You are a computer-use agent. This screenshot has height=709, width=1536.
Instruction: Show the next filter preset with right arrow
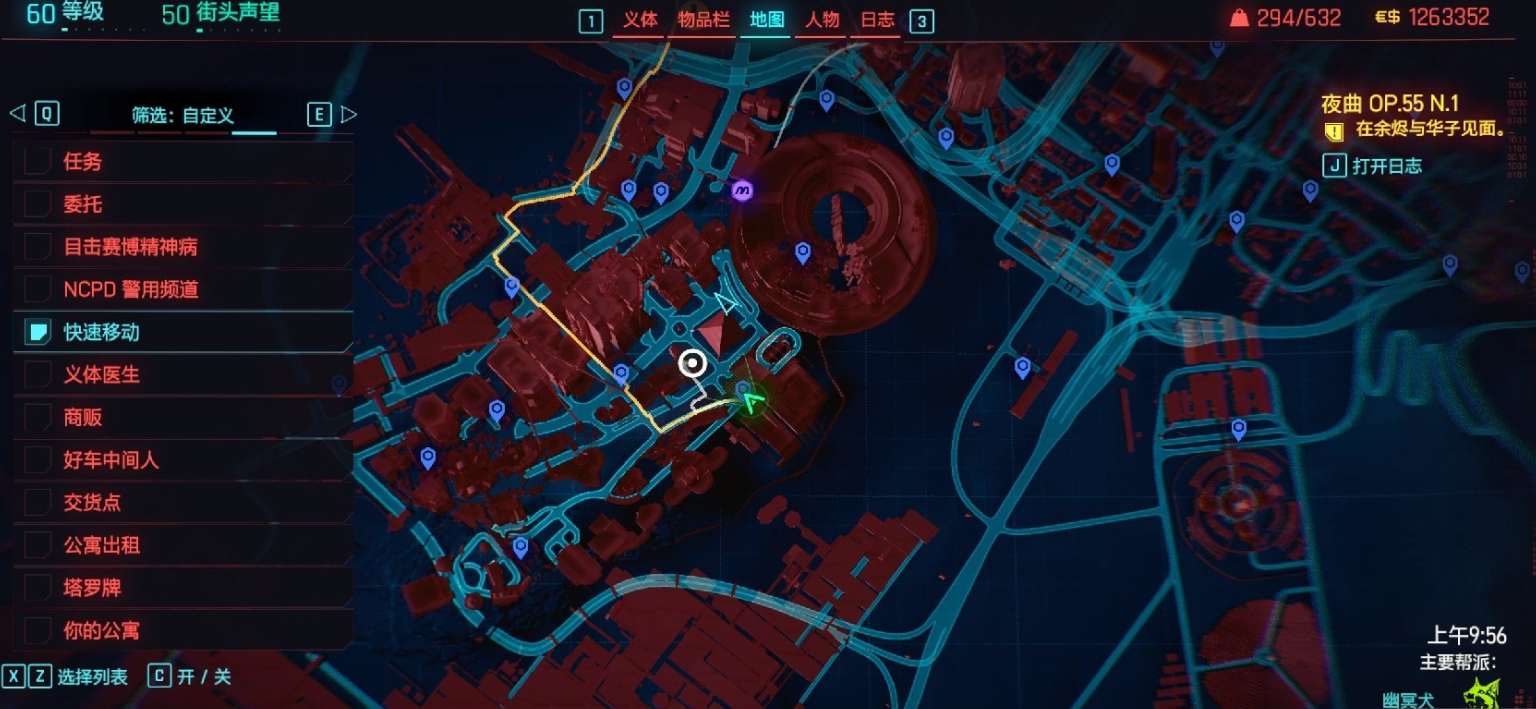pos(348,114)
